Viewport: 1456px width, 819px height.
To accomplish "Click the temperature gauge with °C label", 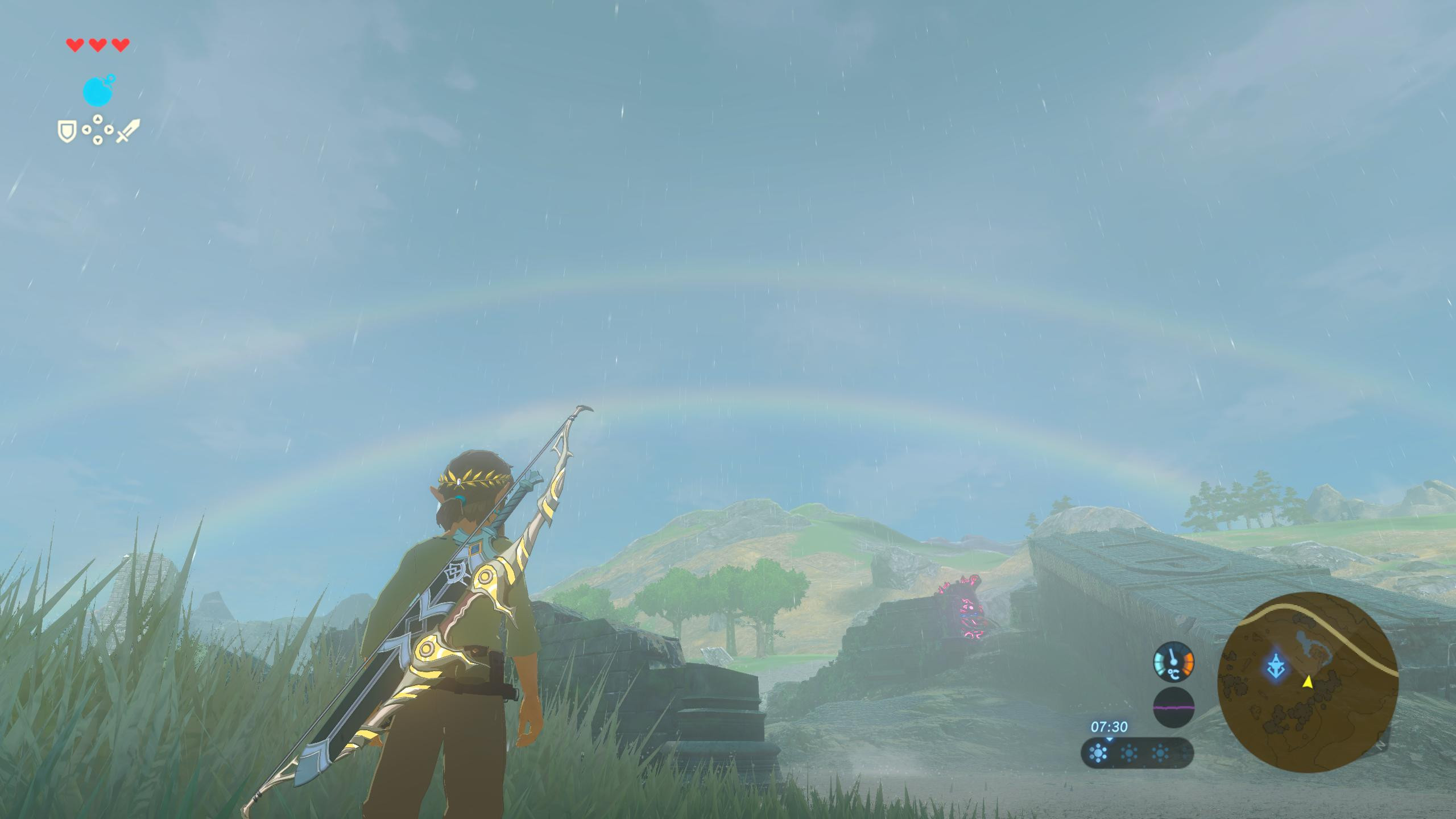I will coord(1173,661).
